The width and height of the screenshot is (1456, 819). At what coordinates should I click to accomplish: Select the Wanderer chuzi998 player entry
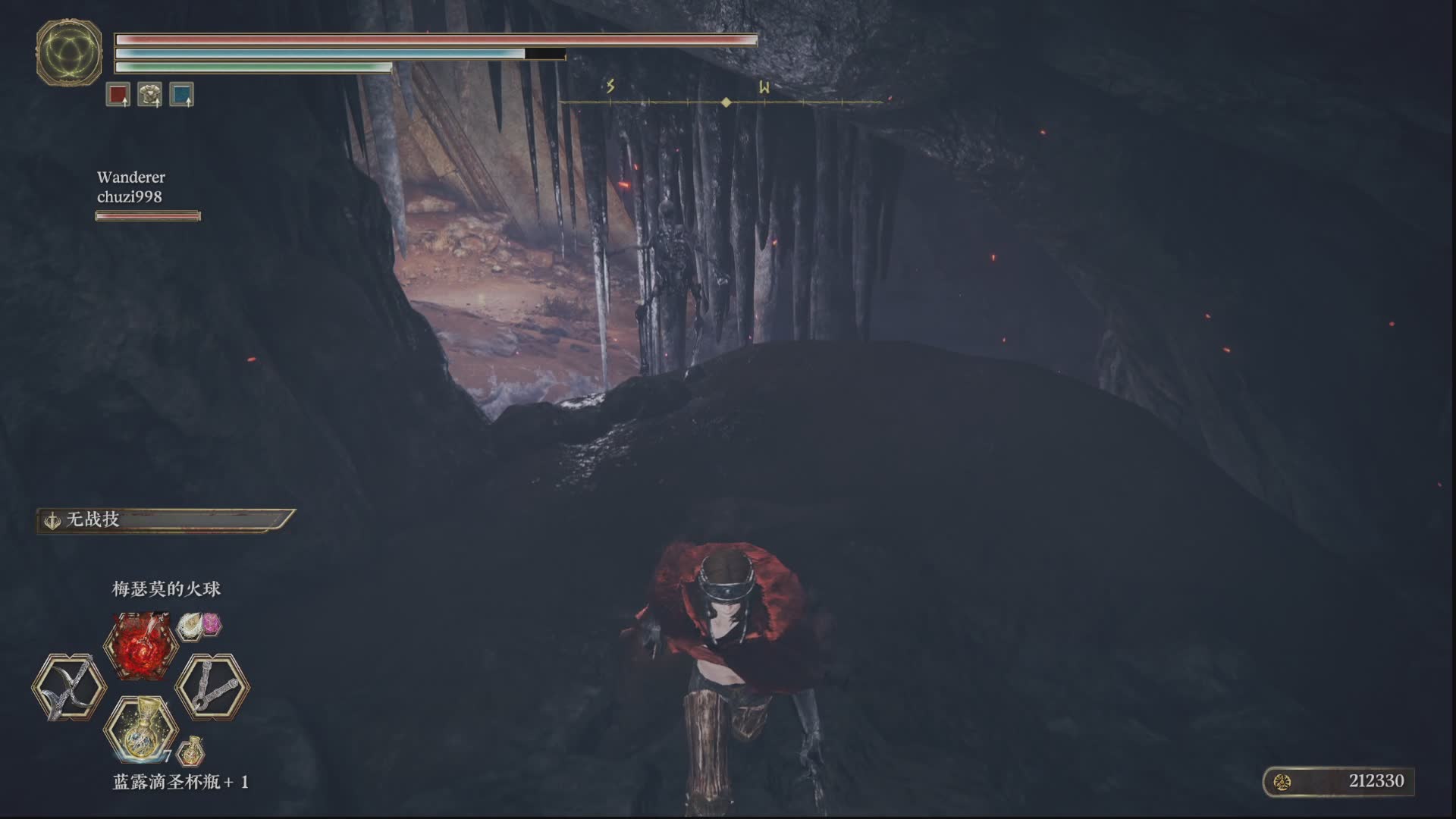click(x=130, y=187)
